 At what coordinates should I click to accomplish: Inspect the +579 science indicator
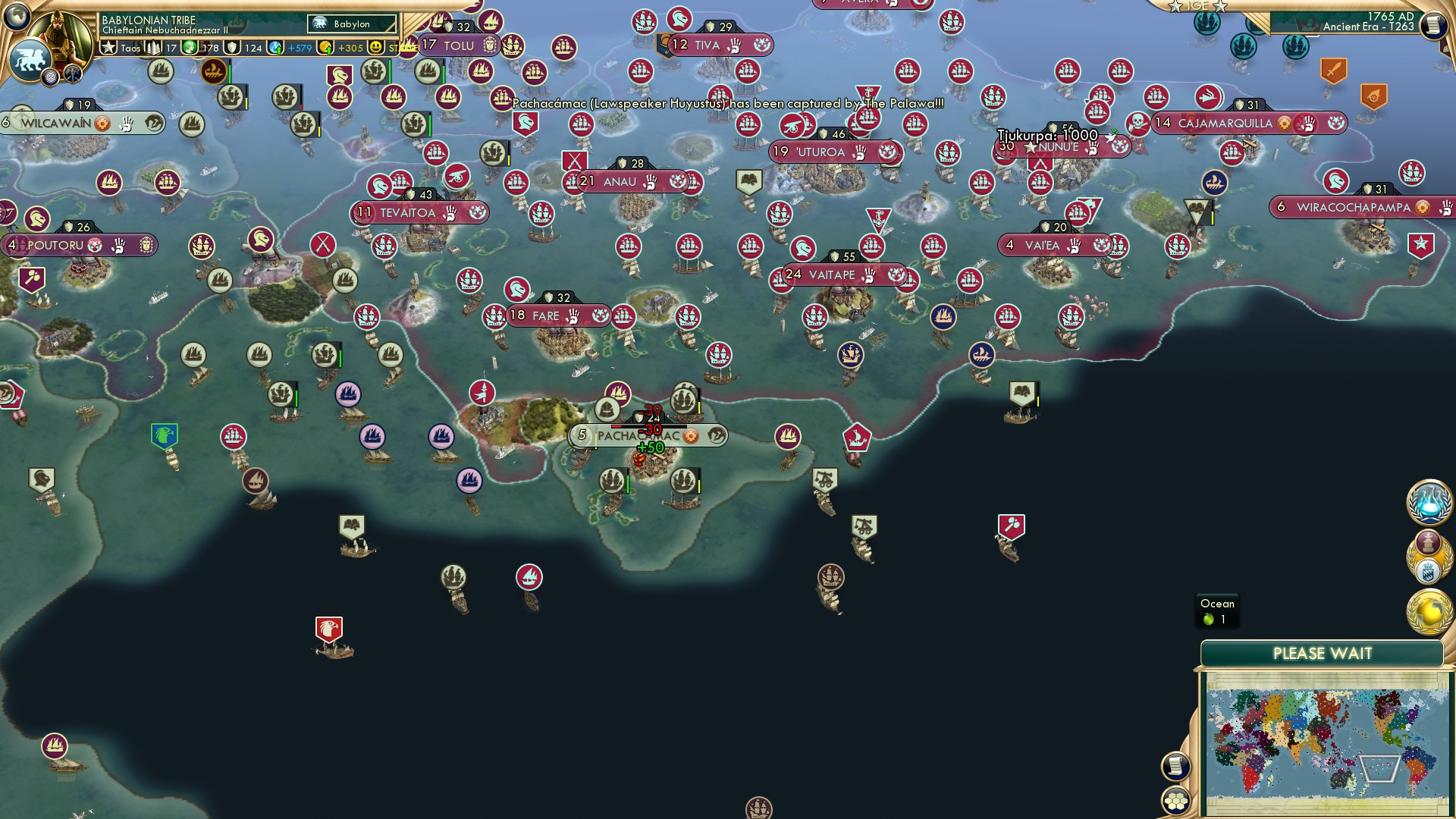300,48
